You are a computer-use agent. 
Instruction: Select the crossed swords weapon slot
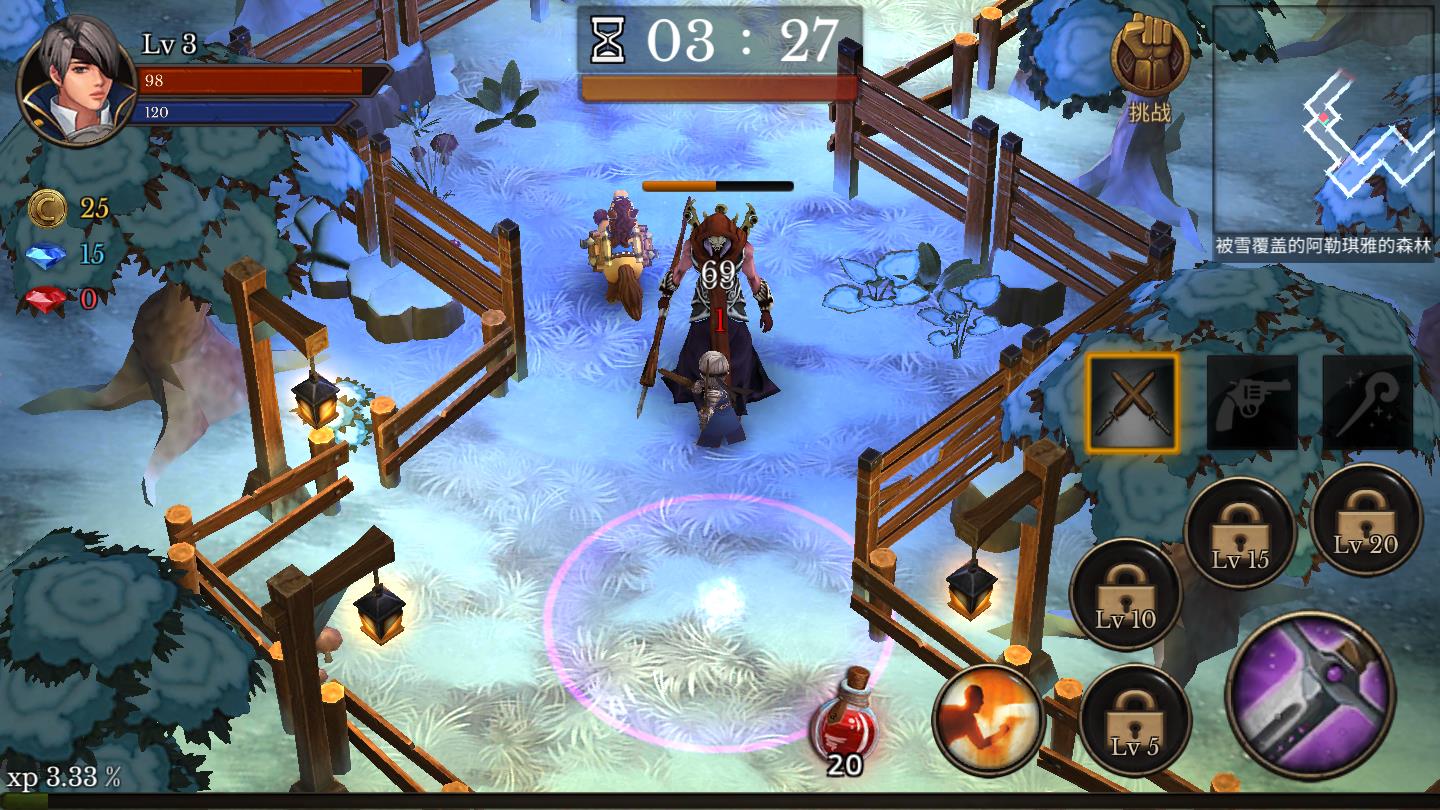point(1132,403)
